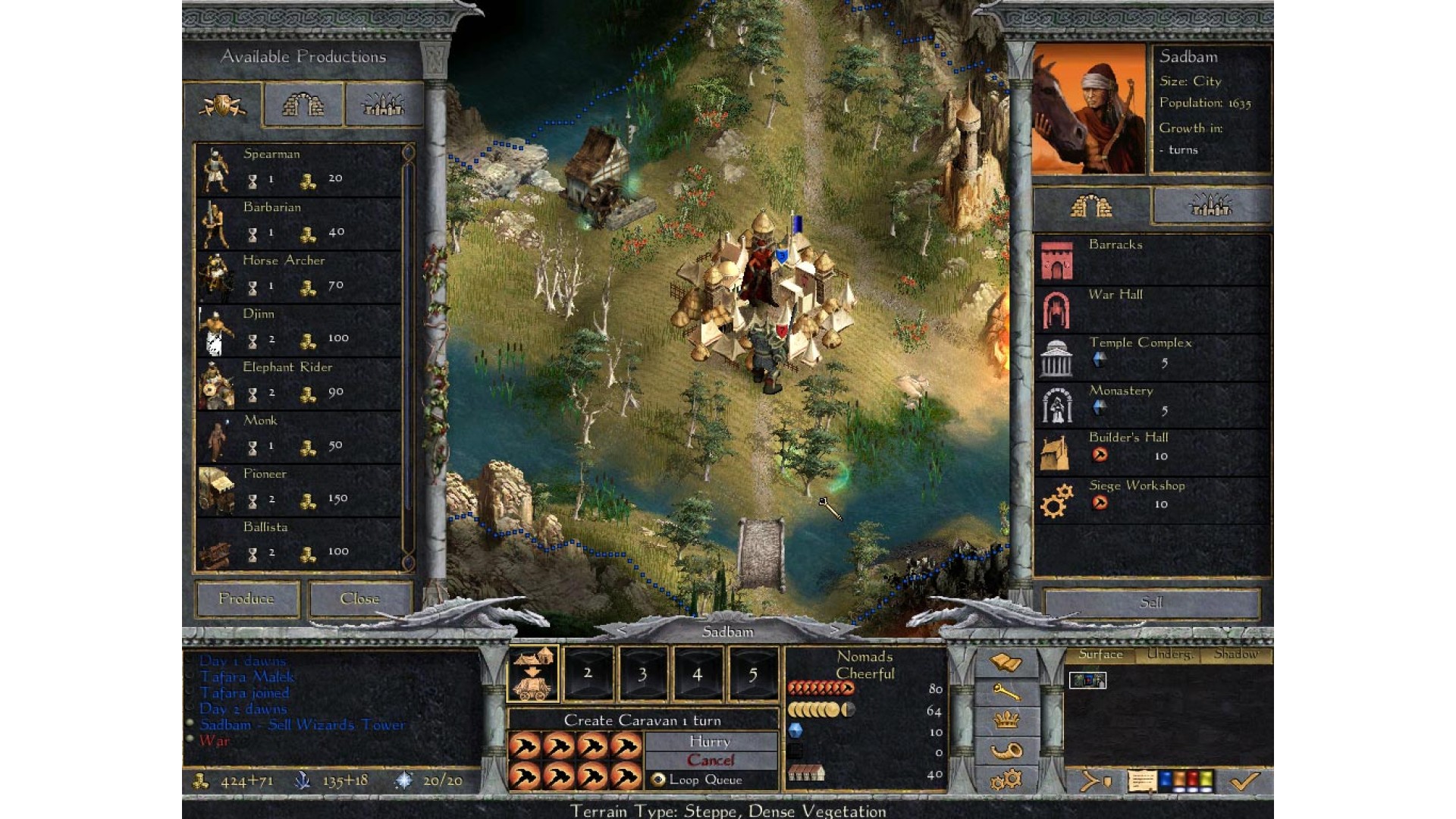Select Spearman from available productions
The height and width of the screenshot is (819, 1456).
(x=299, y=169)
